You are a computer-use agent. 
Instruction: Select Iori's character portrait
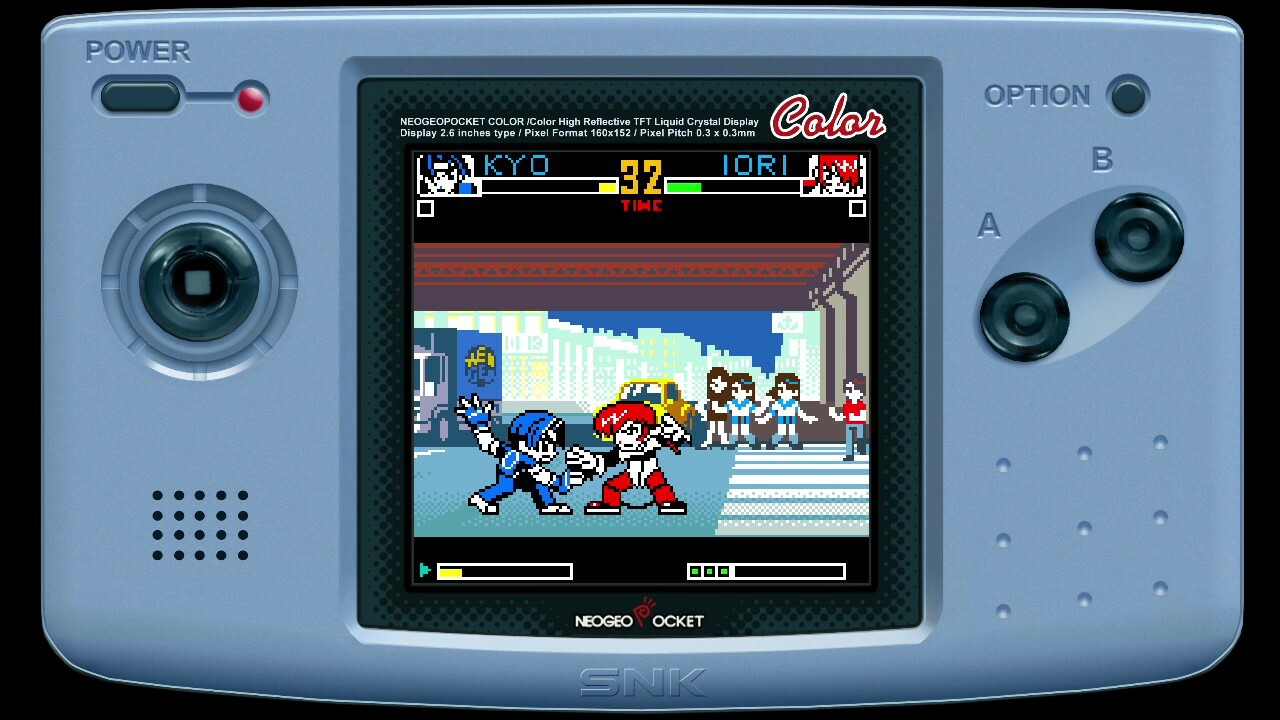pyautogui.click(x=836, y=175)
